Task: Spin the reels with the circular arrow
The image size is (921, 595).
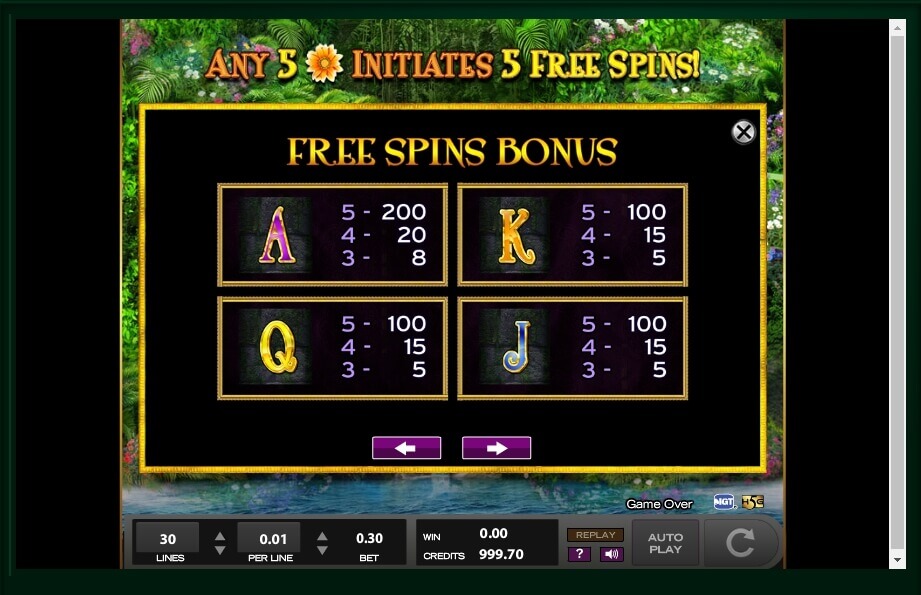Action: point(740,543)
